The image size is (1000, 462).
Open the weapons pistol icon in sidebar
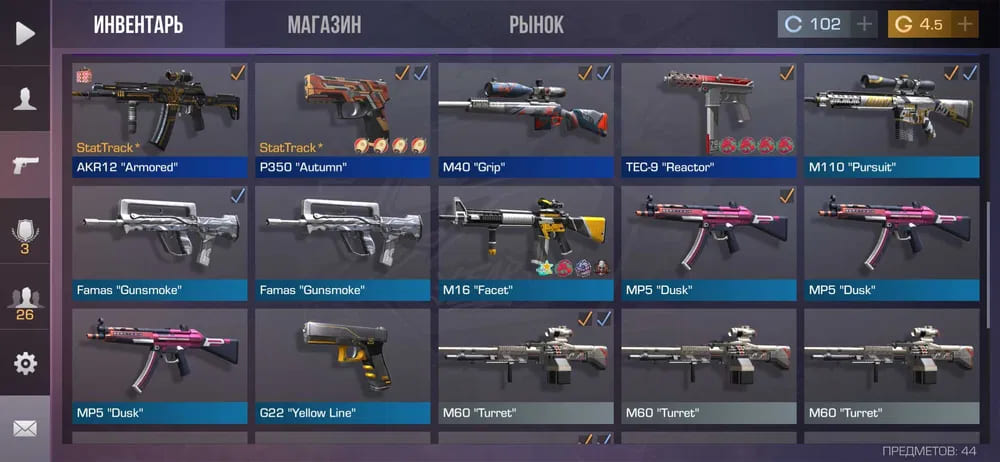point(25,165)
